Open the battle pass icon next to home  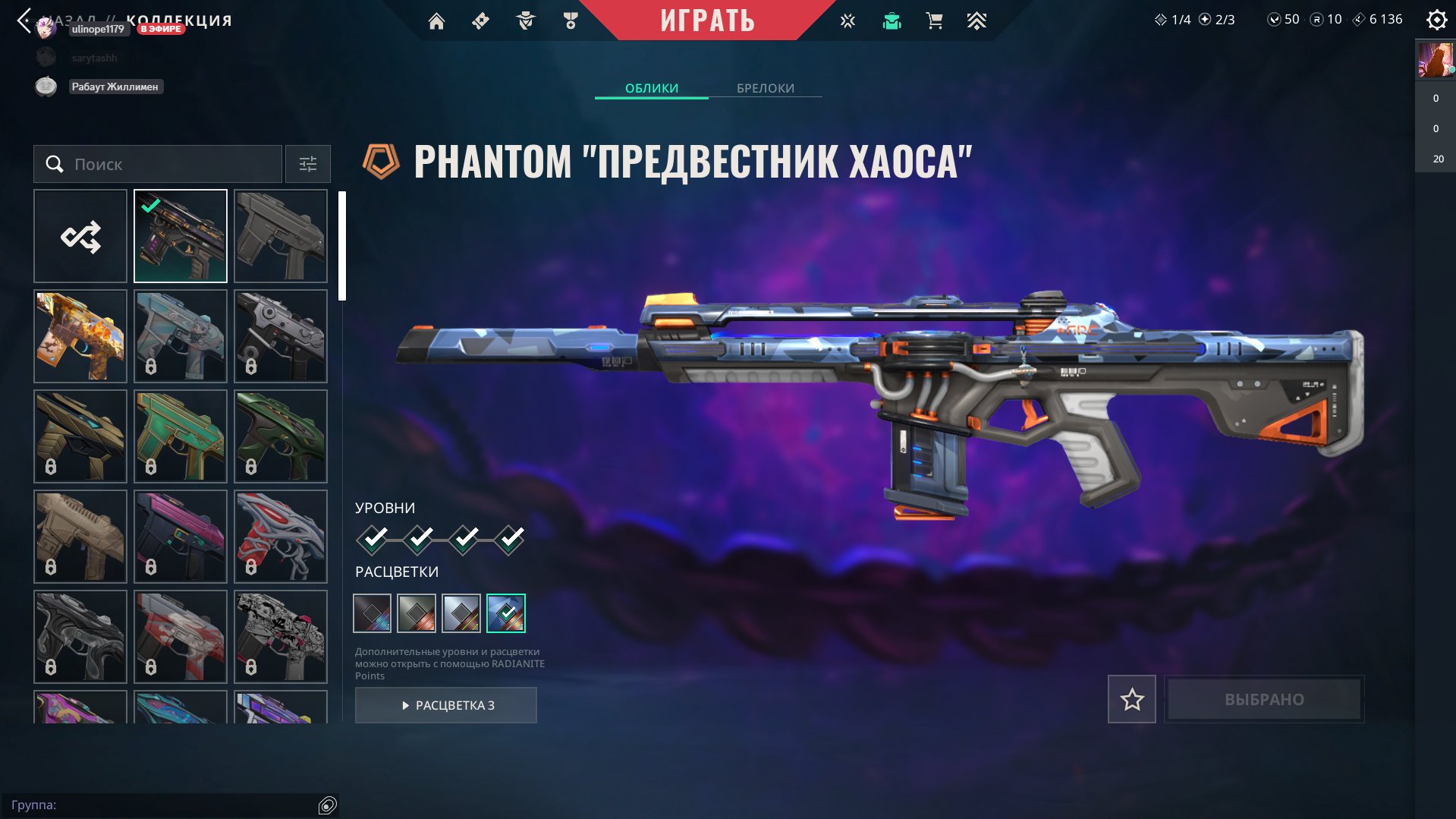point(480,20)
